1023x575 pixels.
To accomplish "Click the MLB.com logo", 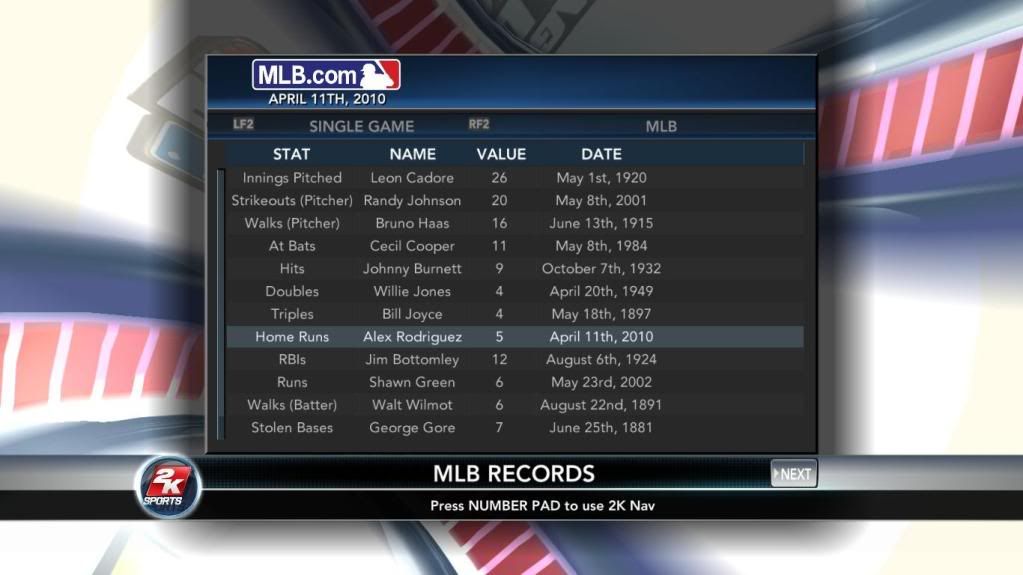I will pyautogui.click(x=326, y=75).
